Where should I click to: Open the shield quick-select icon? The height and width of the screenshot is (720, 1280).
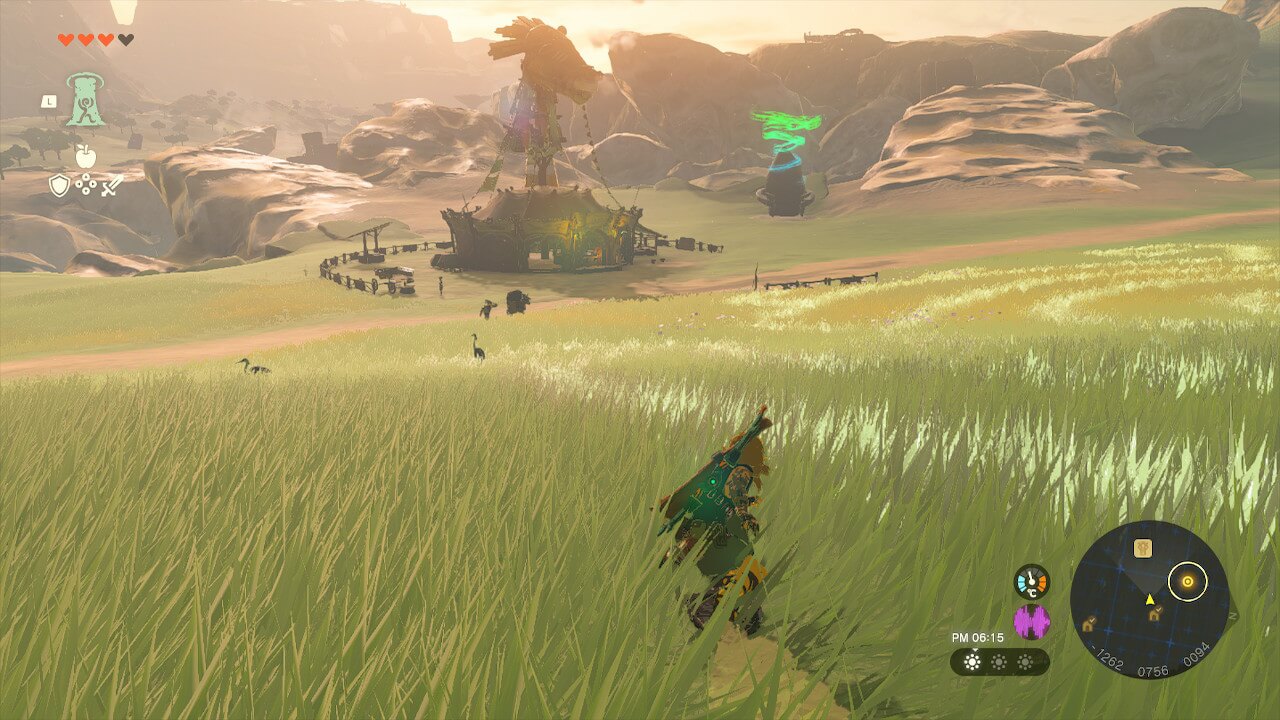(x=60, y=185)
